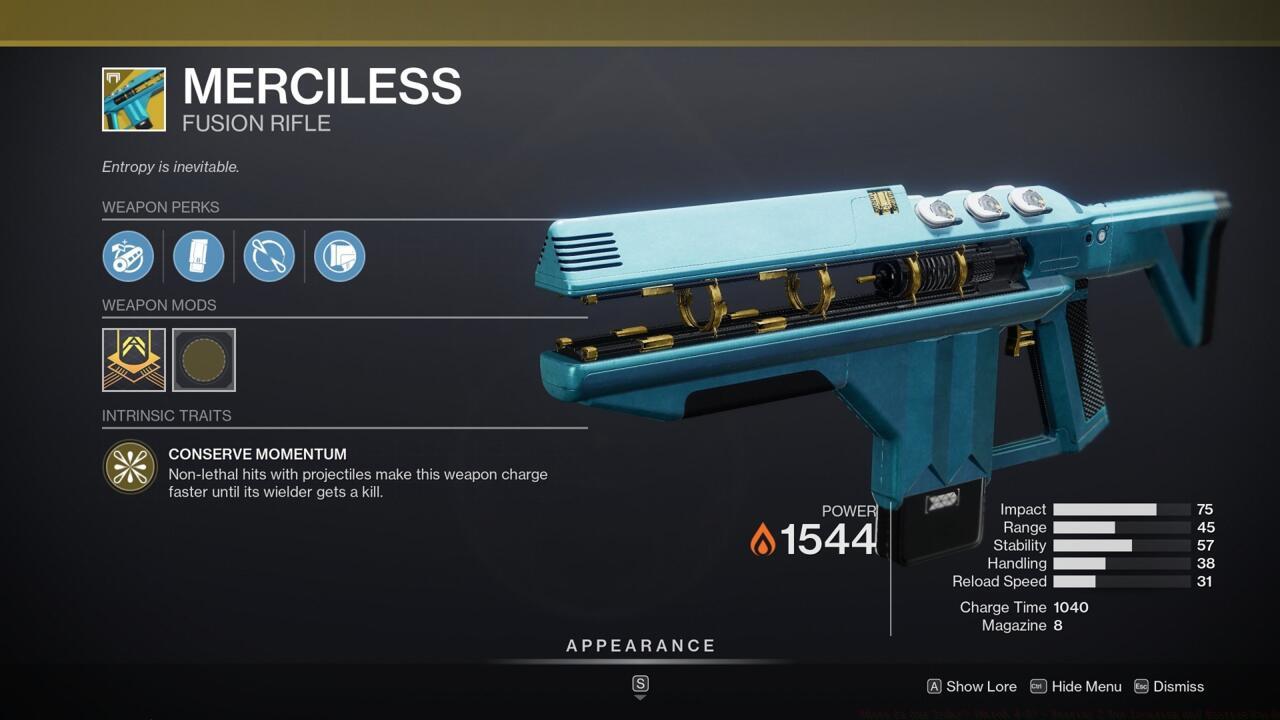Click the Conserve Momentum intrinsic trait icon

(x=131, y=467)
